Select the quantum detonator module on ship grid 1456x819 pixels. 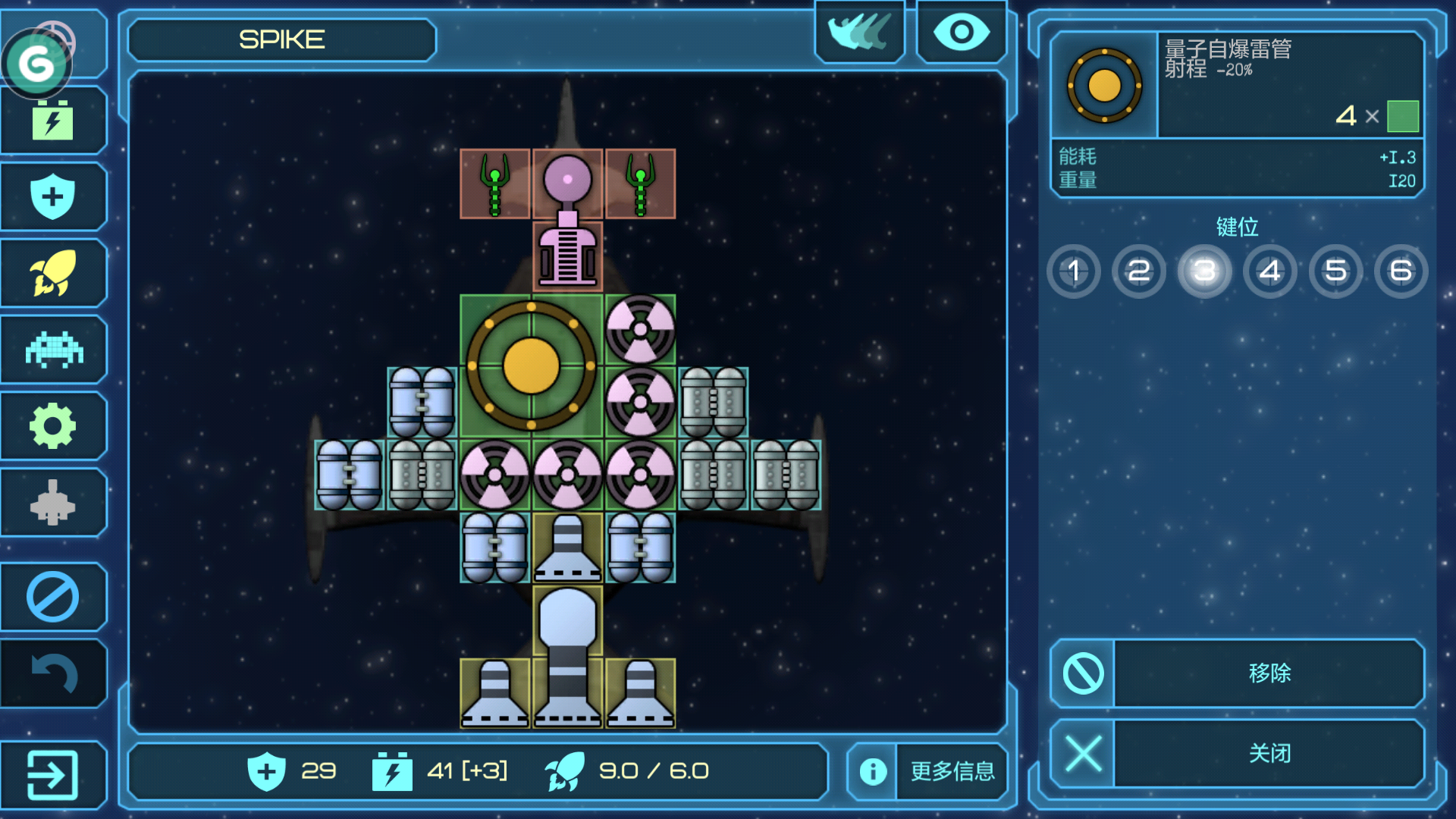pos(531,366)
